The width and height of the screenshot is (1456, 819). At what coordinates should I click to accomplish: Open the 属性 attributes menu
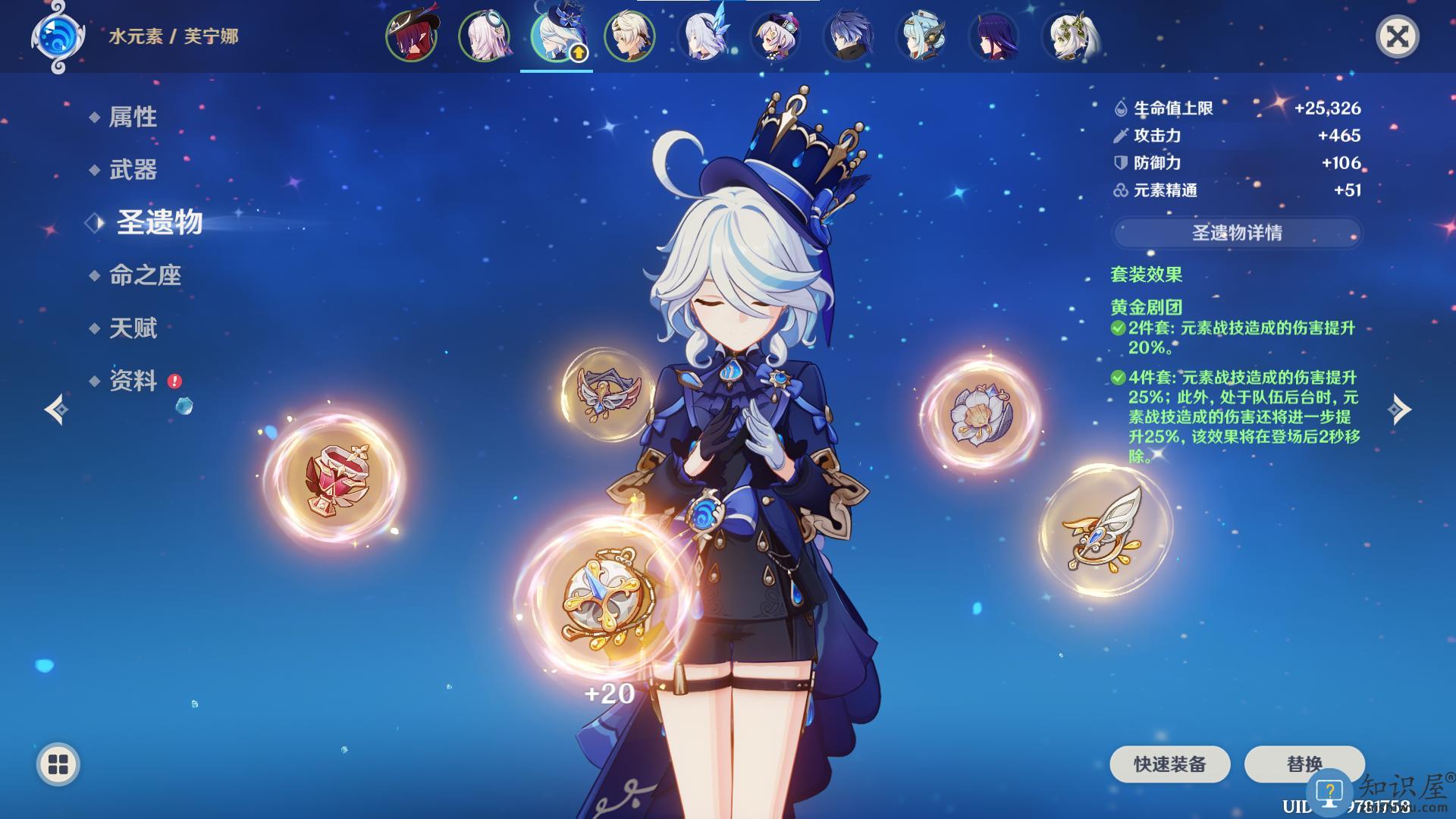pos(133,117)
